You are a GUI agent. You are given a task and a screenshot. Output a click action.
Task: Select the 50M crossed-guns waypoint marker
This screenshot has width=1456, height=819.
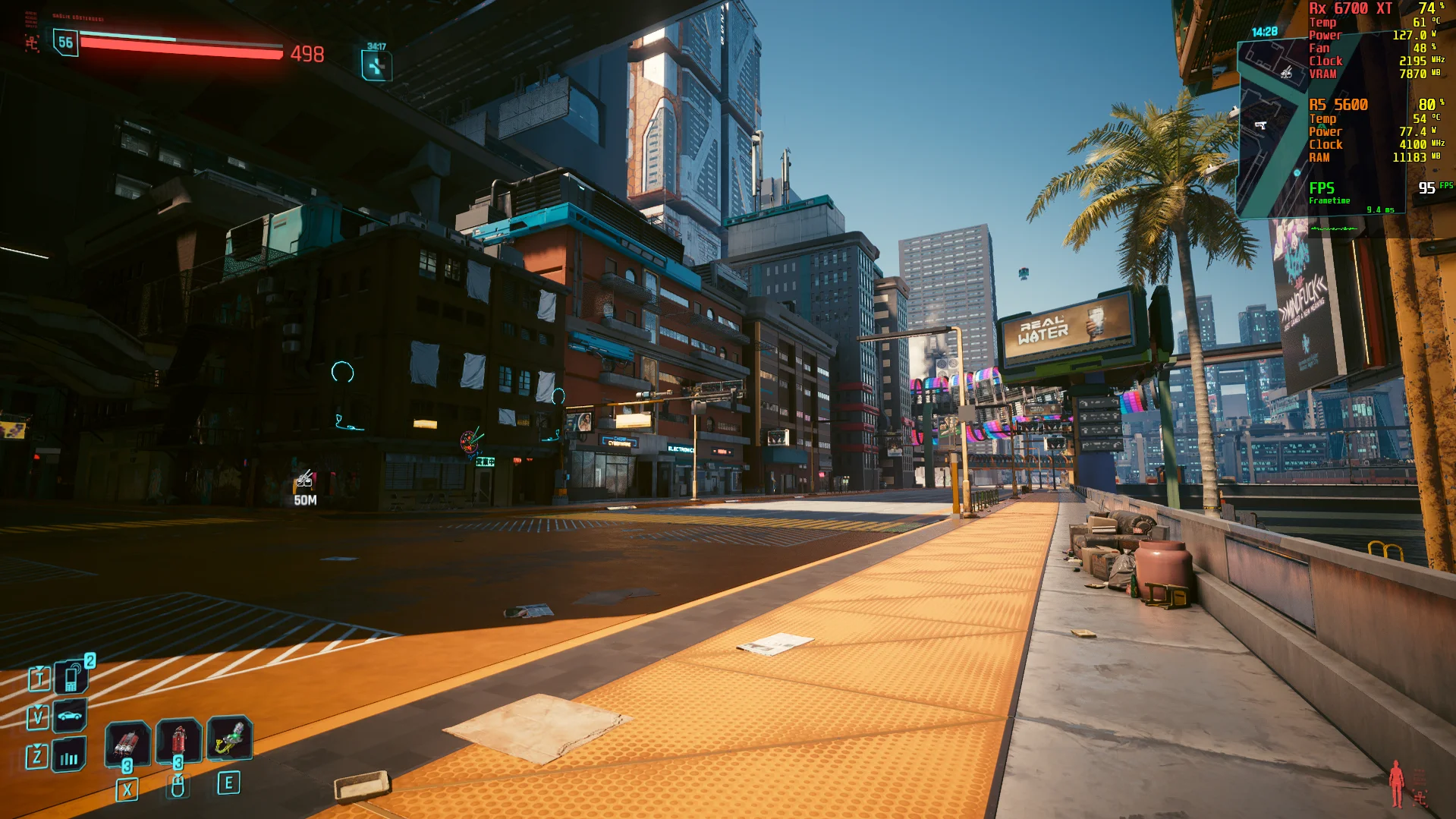pos(305,480)
